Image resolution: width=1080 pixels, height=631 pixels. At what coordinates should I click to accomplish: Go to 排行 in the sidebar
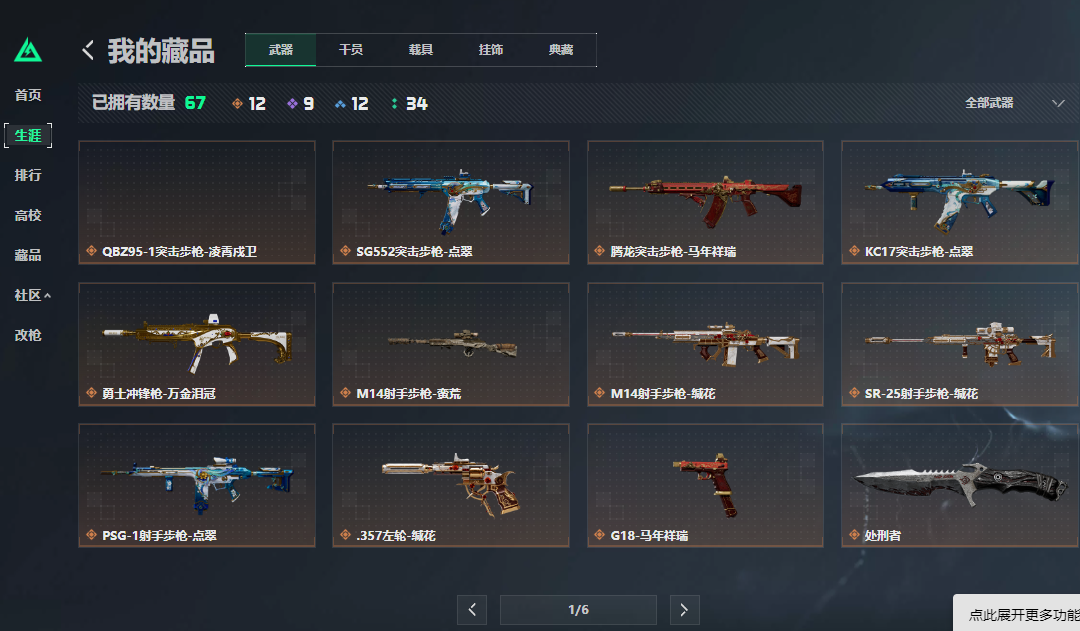point(28,175)
